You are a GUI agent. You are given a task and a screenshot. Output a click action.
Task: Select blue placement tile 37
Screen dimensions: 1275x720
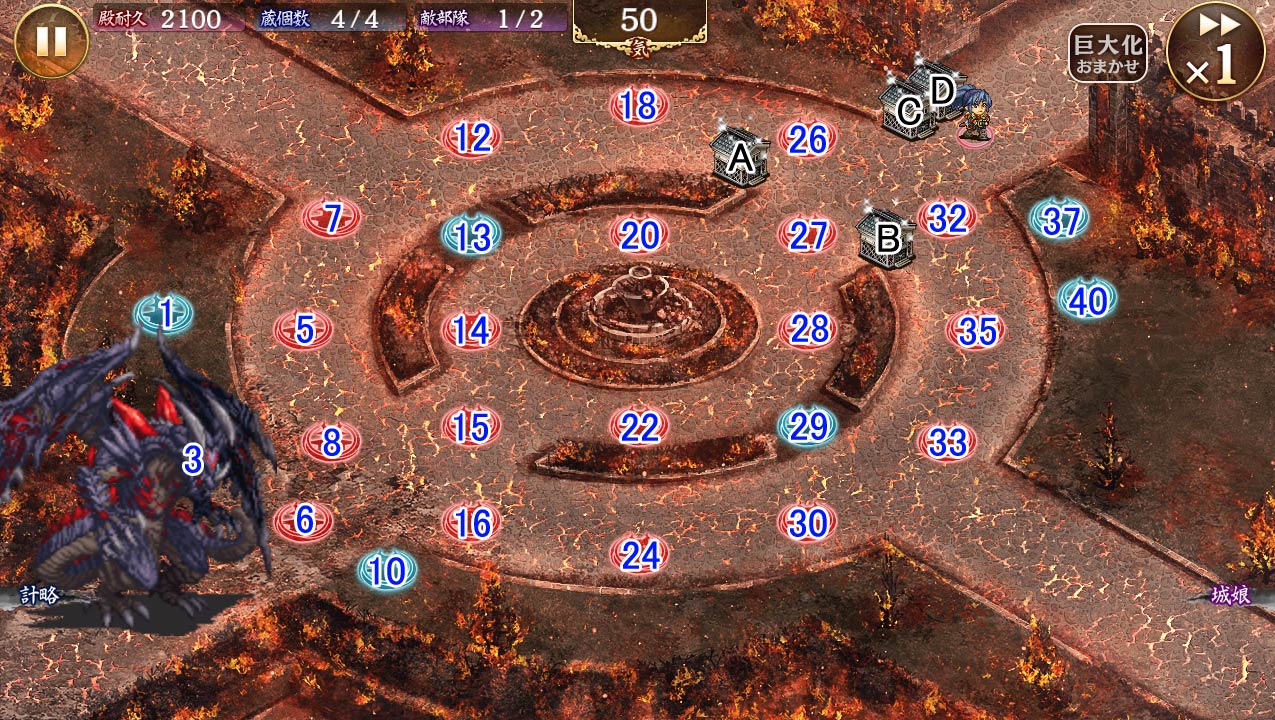tap(1059, 219)
